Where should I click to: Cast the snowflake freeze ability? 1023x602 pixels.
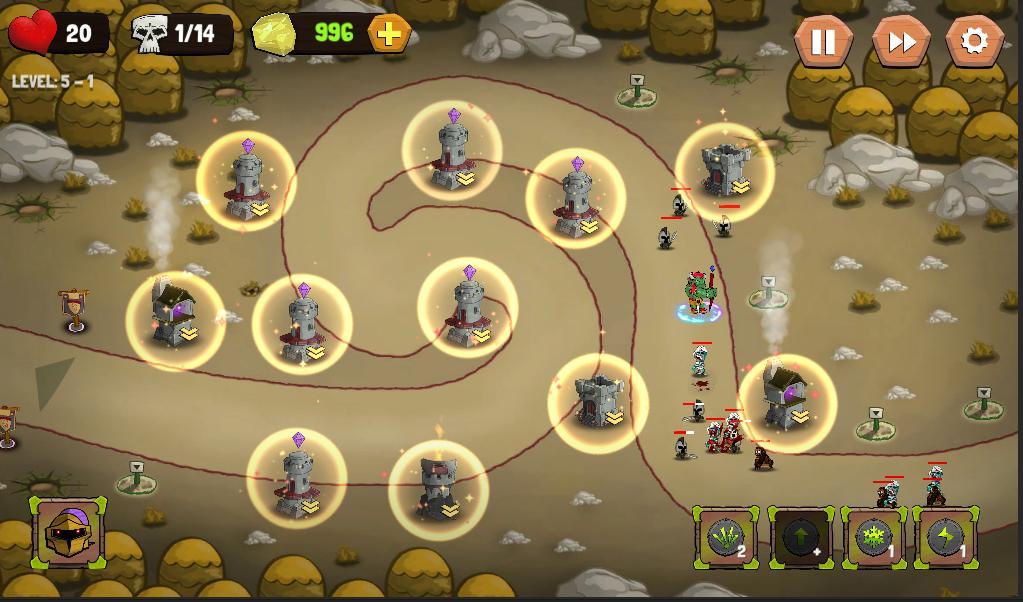coord(874,538)
